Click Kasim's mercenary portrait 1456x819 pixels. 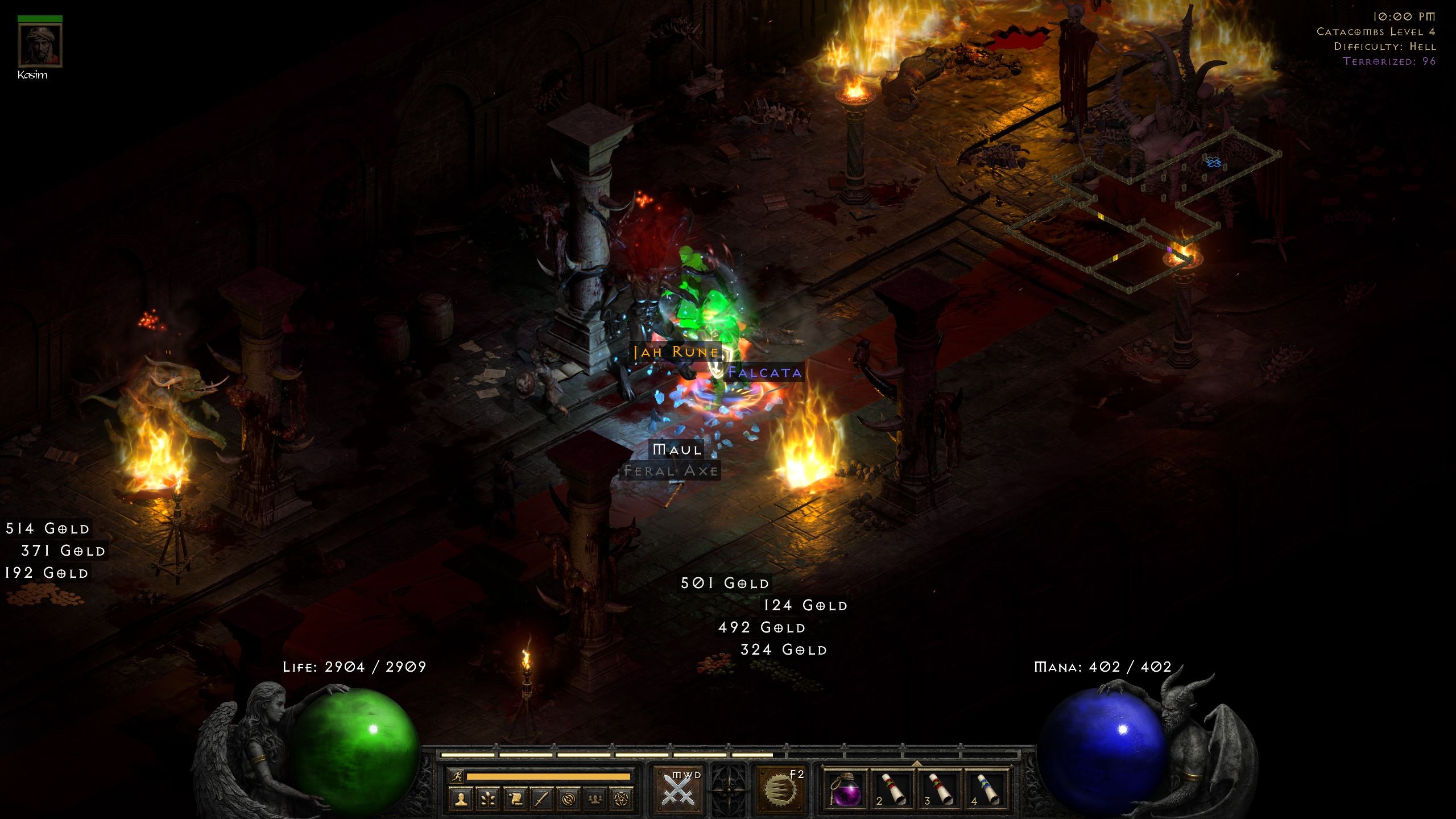point(40,46)
